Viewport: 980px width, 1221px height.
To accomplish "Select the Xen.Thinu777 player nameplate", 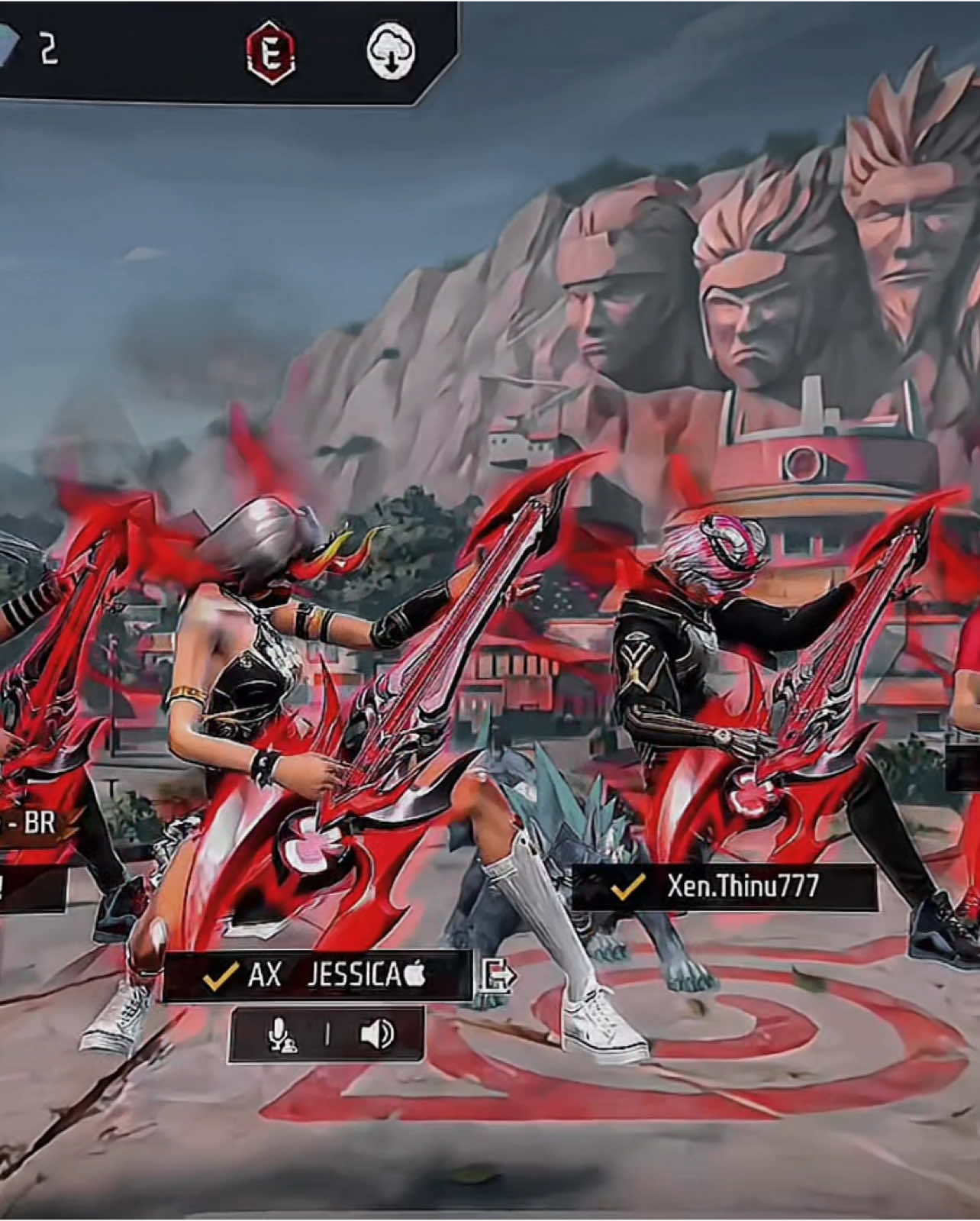I will point(724,887).
